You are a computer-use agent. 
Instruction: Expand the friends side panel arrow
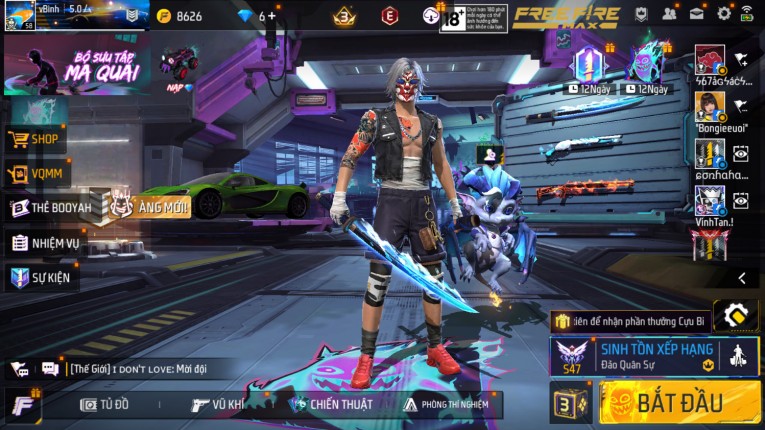pyautogui.click(x=741, y=278)
